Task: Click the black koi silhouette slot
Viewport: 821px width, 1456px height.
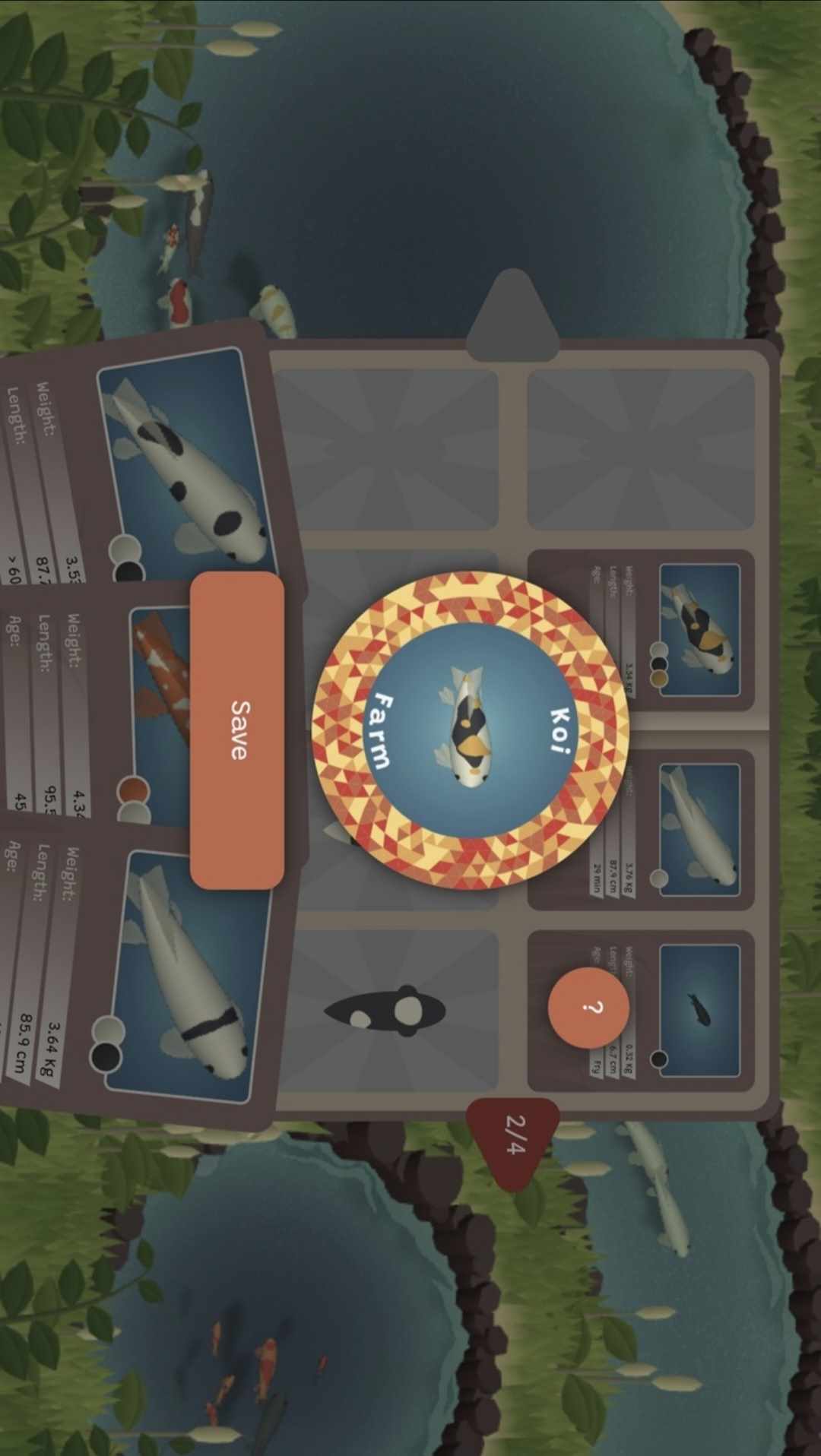Action: pos(386,1011)
